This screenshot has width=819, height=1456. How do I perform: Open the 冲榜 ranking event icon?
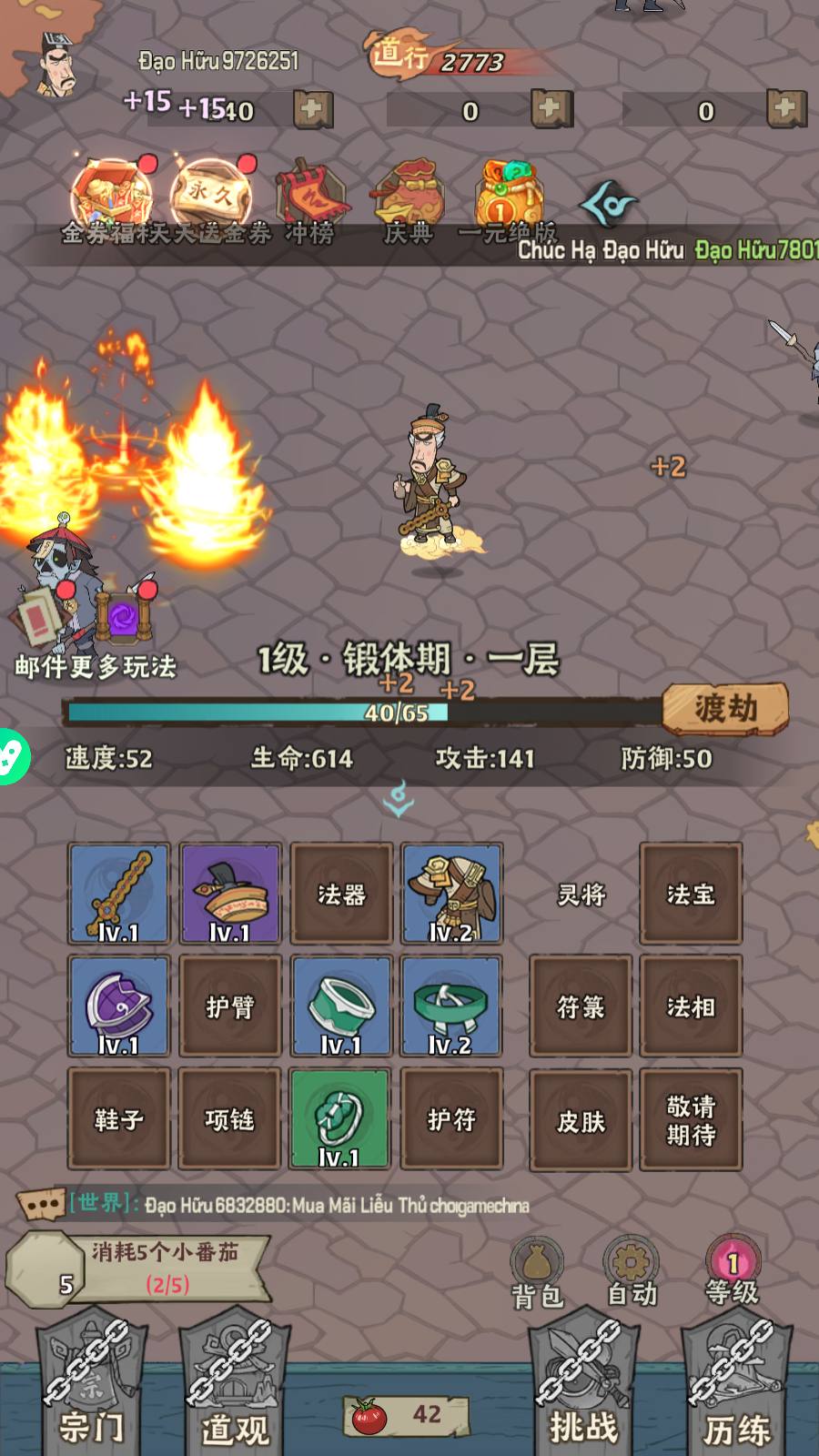[310, 202]
